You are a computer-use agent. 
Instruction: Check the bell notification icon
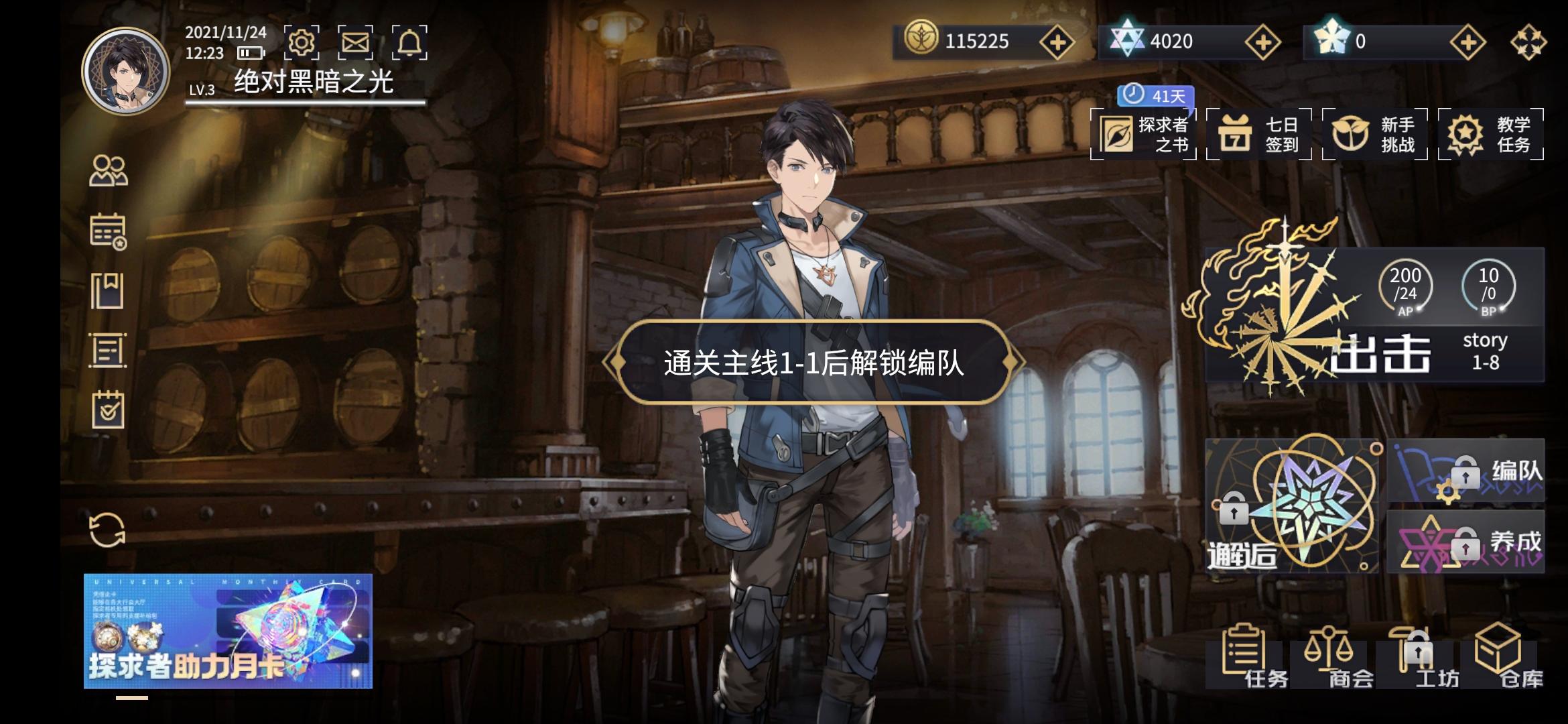(410, 42)
